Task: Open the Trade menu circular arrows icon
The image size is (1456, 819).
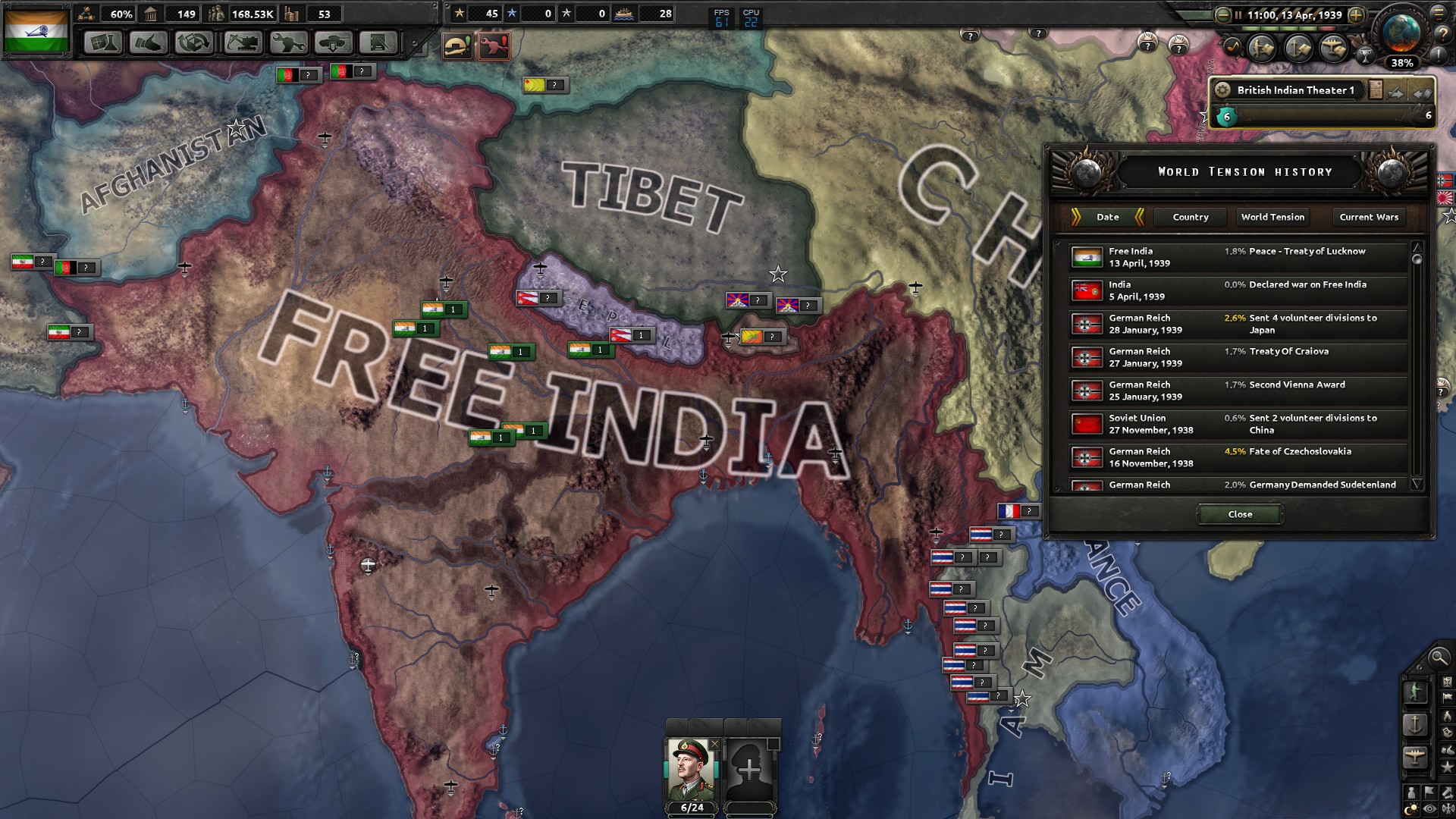Action: coord(194,43)
